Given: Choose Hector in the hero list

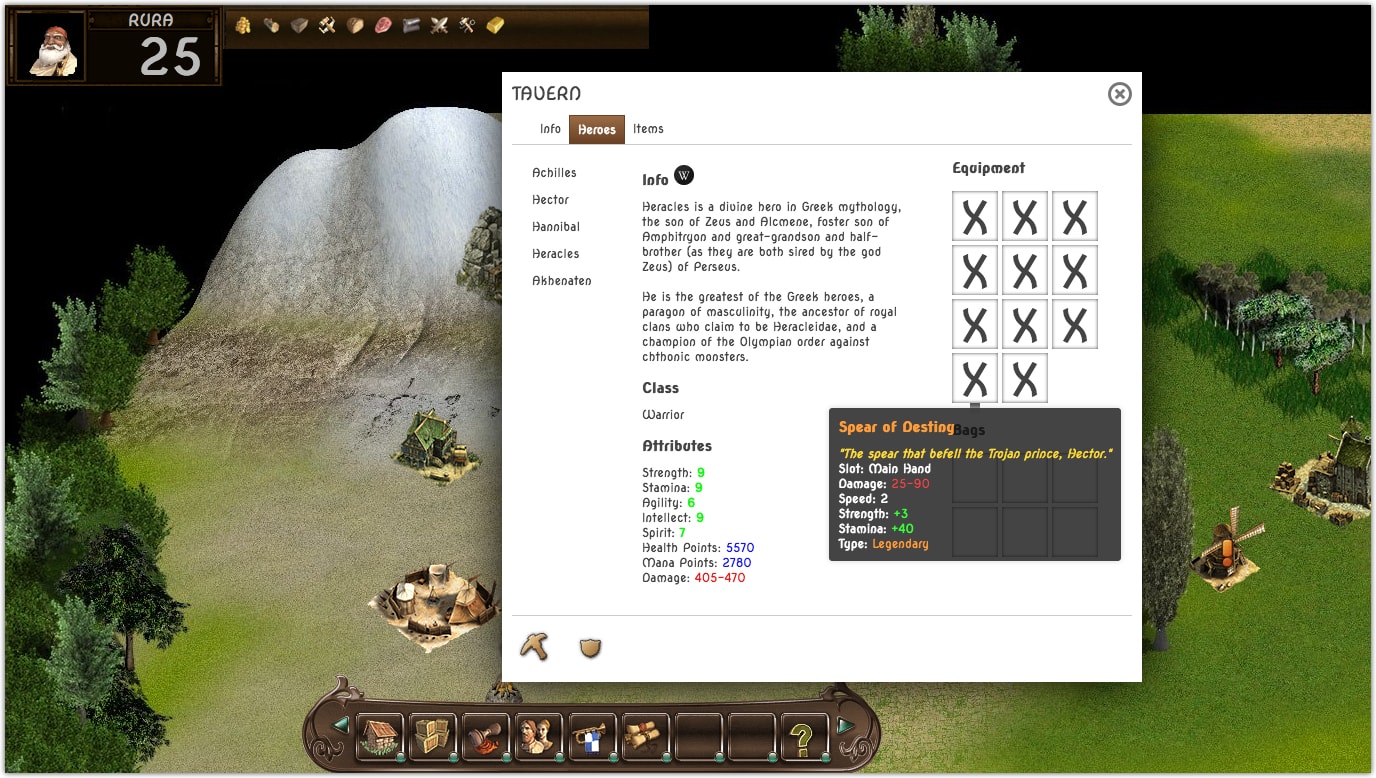Looking at the screenshot, I should coord(550,200).
